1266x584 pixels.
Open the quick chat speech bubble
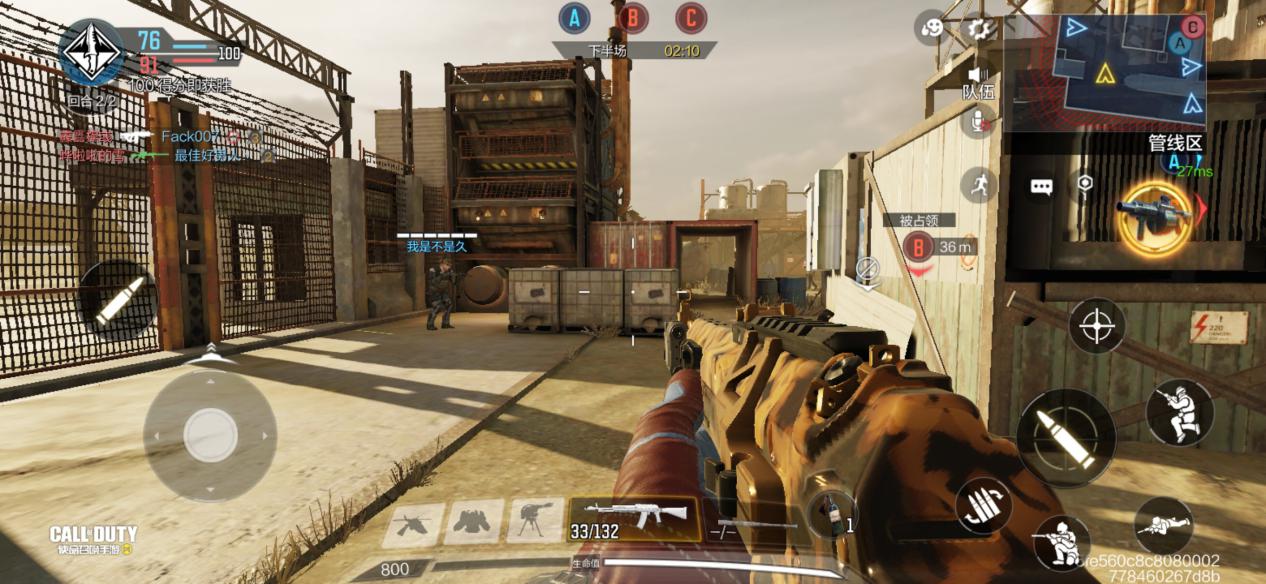[1041, 187]
